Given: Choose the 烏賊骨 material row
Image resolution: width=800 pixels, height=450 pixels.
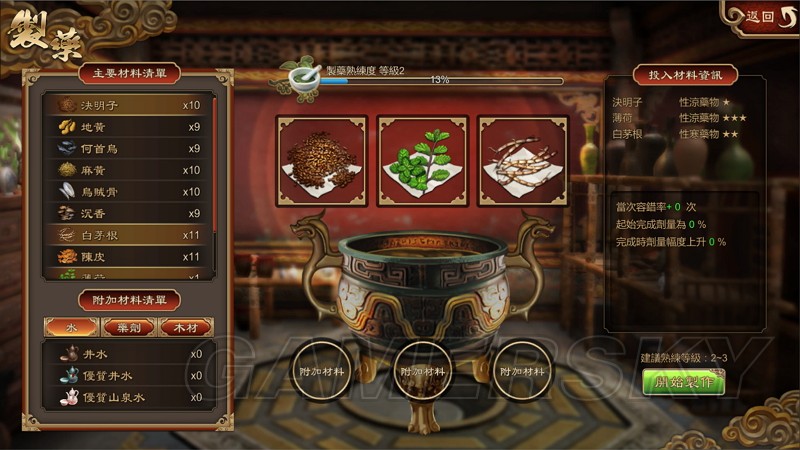Looking at the screenshot, I should [128, 192].
